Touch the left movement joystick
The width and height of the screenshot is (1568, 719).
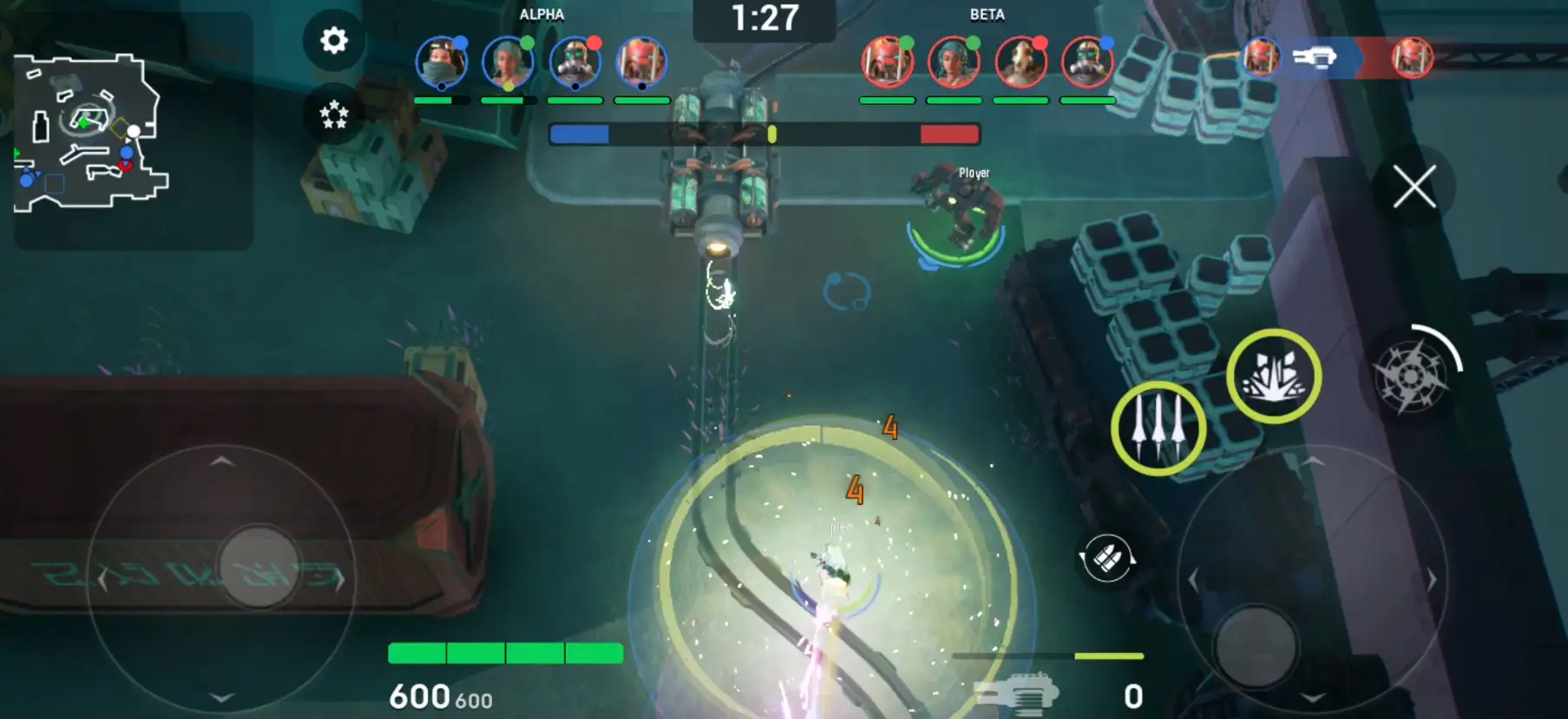258,567
